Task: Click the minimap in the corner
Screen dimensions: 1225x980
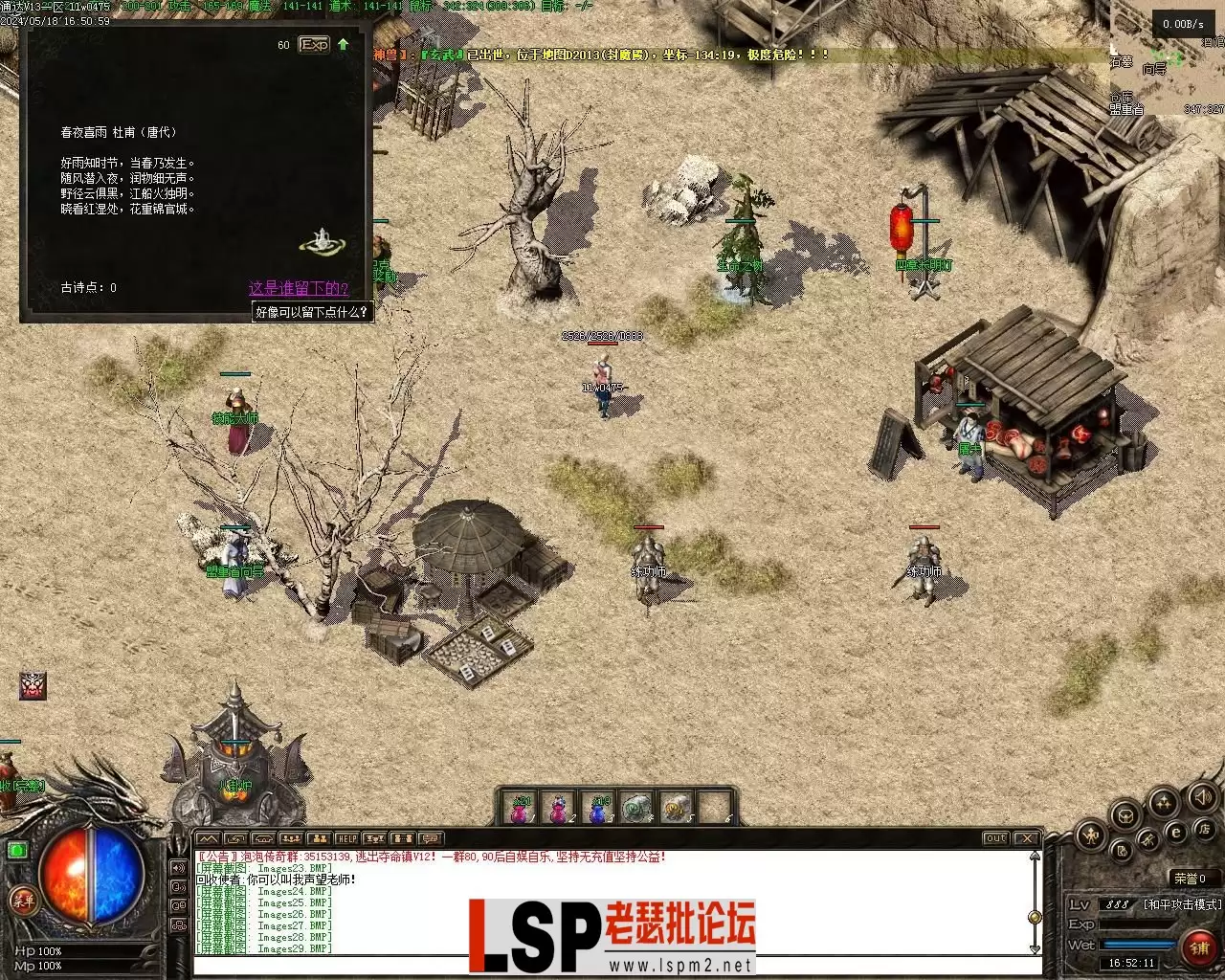Action: pos(1168,67)
